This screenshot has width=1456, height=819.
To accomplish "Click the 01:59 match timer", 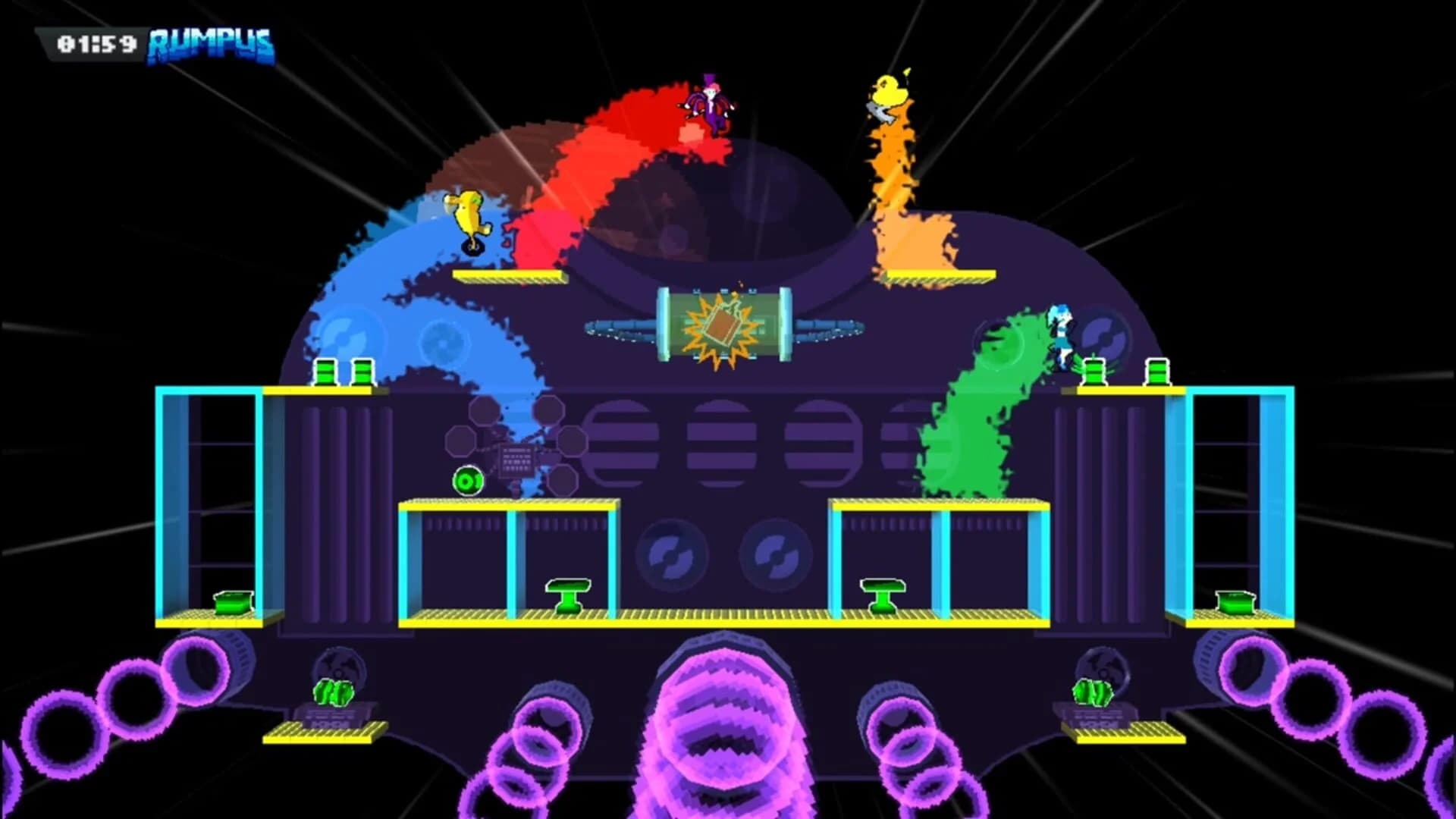I will pyautogui.click(x=99, y=42).
